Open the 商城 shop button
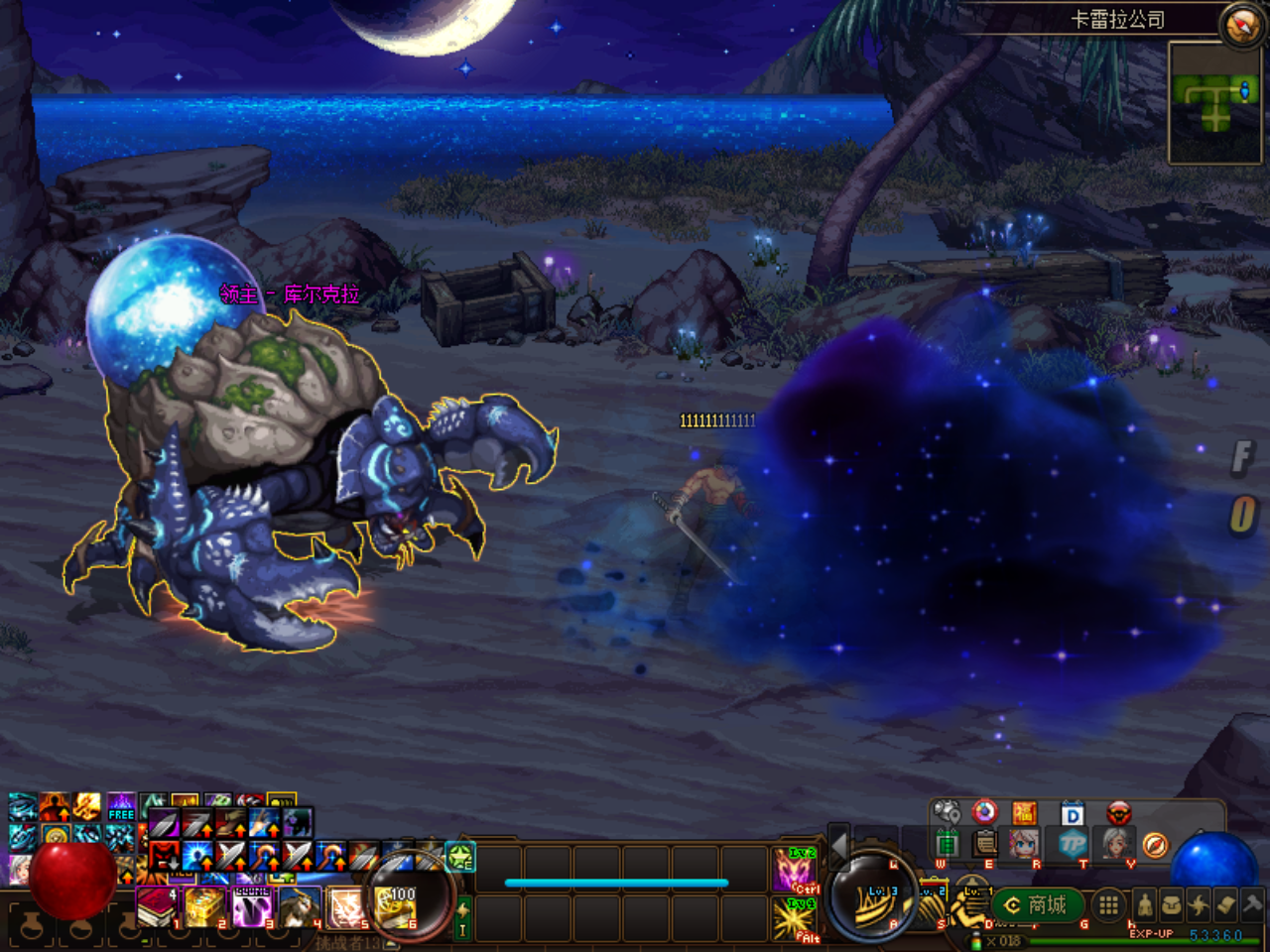Image resolution: width=1270 pixels, height=952 pixels. tap(1037, 904)
